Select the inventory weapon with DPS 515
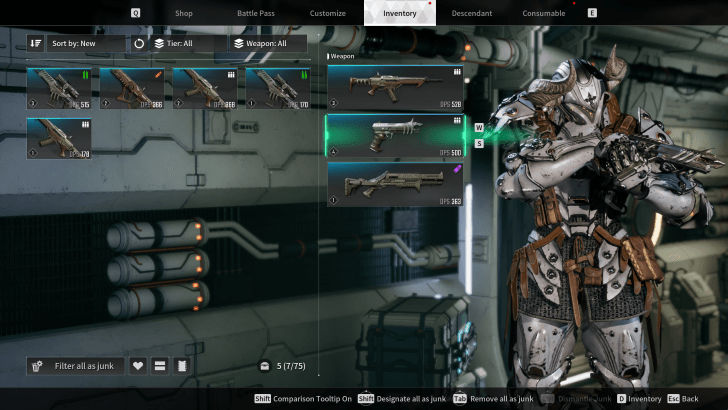This screenshot has width=728, height=410. pyautogui.click(x=59, y=87)
